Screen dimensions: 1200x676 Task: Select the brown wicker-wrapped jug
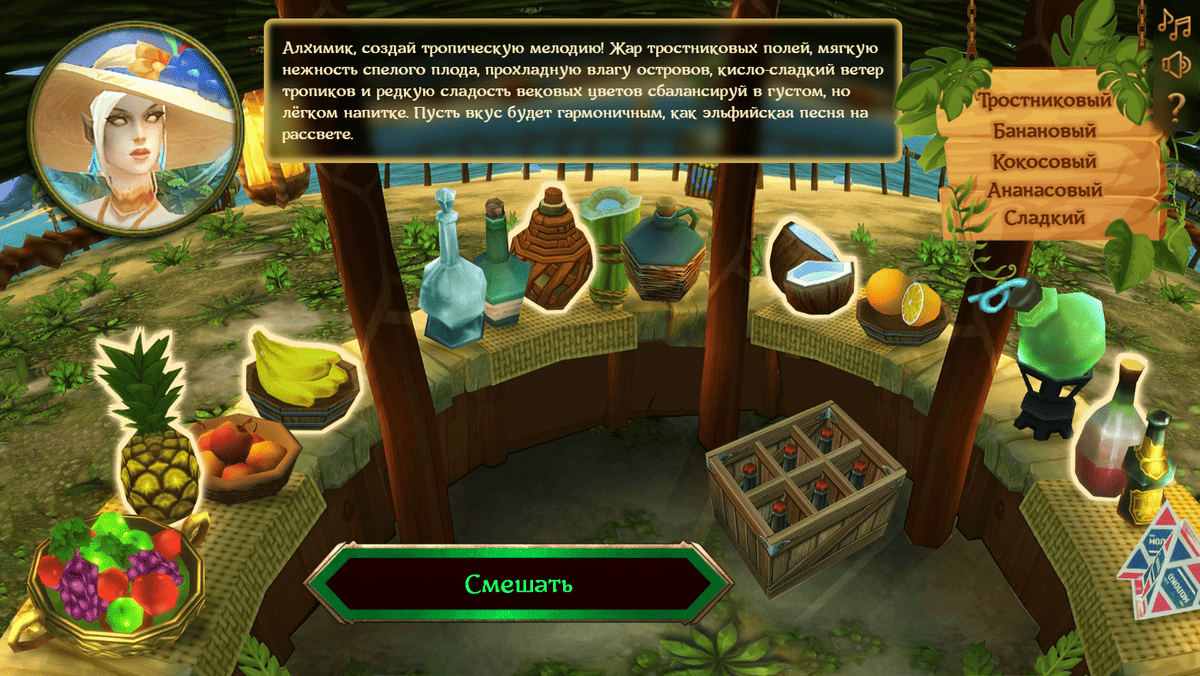coord(549,248)
